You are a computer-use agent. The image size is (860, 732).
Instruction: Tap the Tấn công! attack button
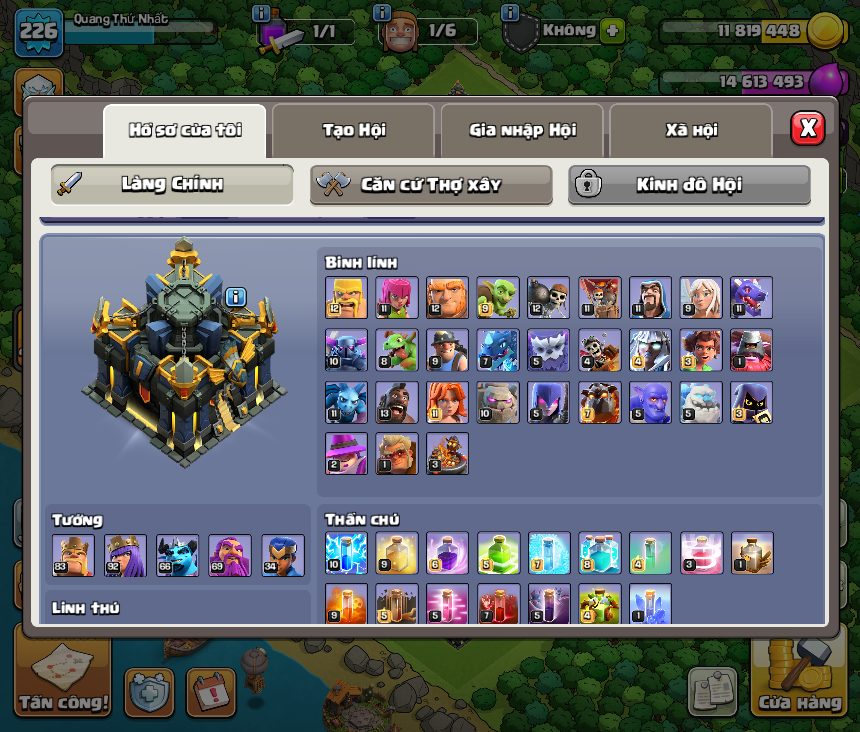tap(63, 676)
